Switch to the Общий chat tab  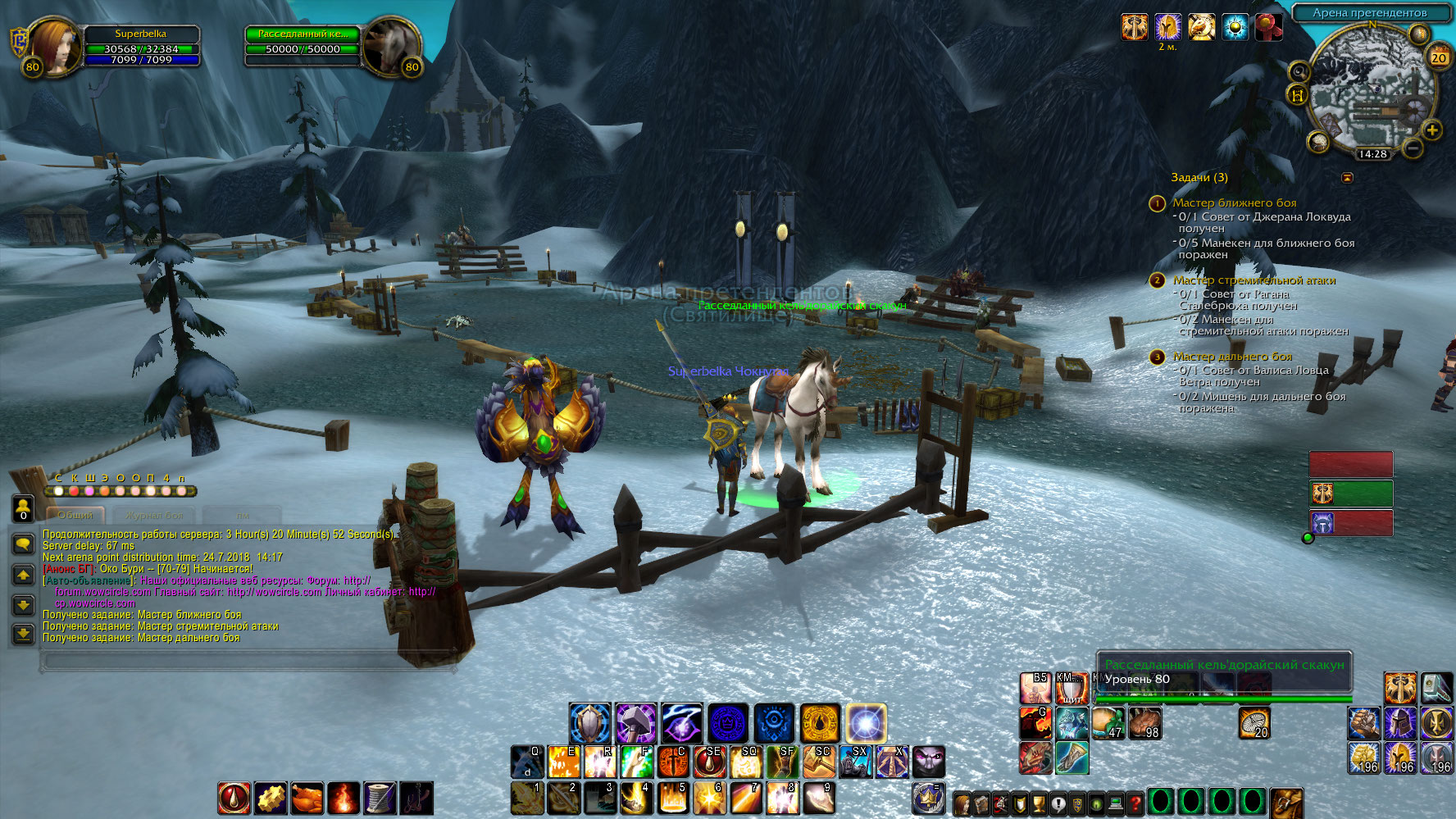pos(75,516)
